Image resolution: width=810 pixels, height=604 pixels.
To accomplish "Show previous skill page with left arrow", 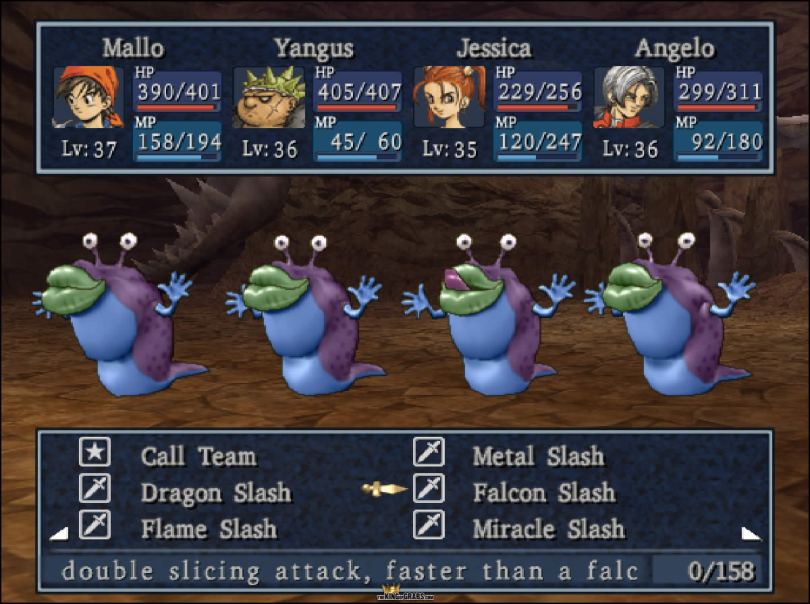I will point(58,533).
